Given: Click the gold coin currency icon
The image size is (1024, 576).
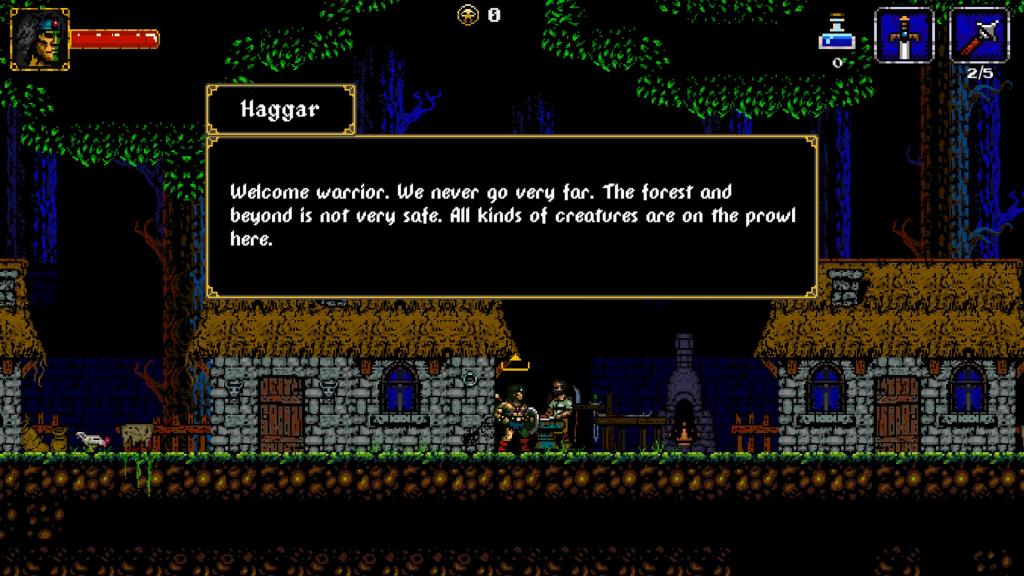Looking at the screenshot, I should click(468, 15).
